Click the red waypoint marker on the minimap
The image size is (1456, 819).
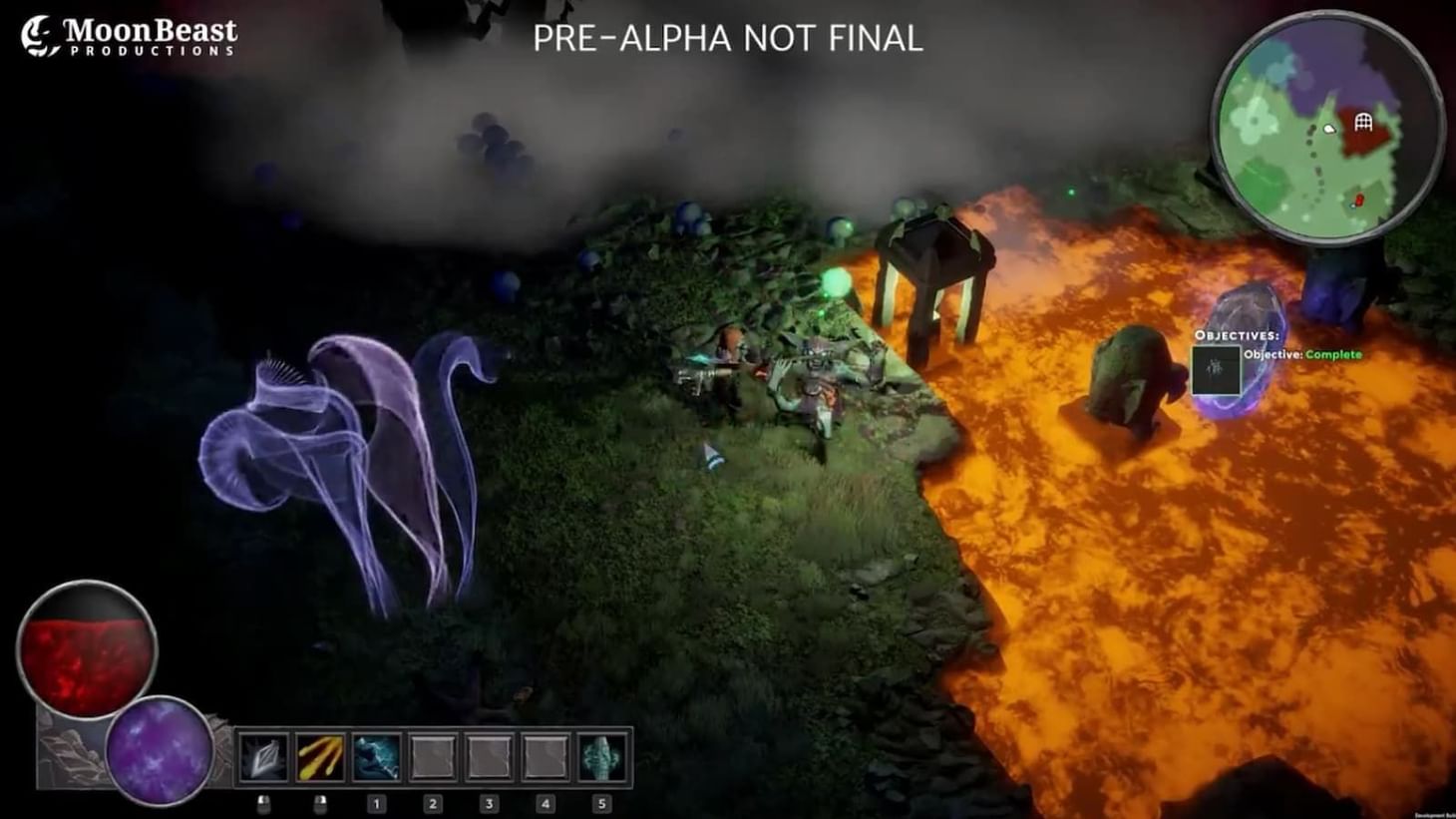coord(1359,199)
